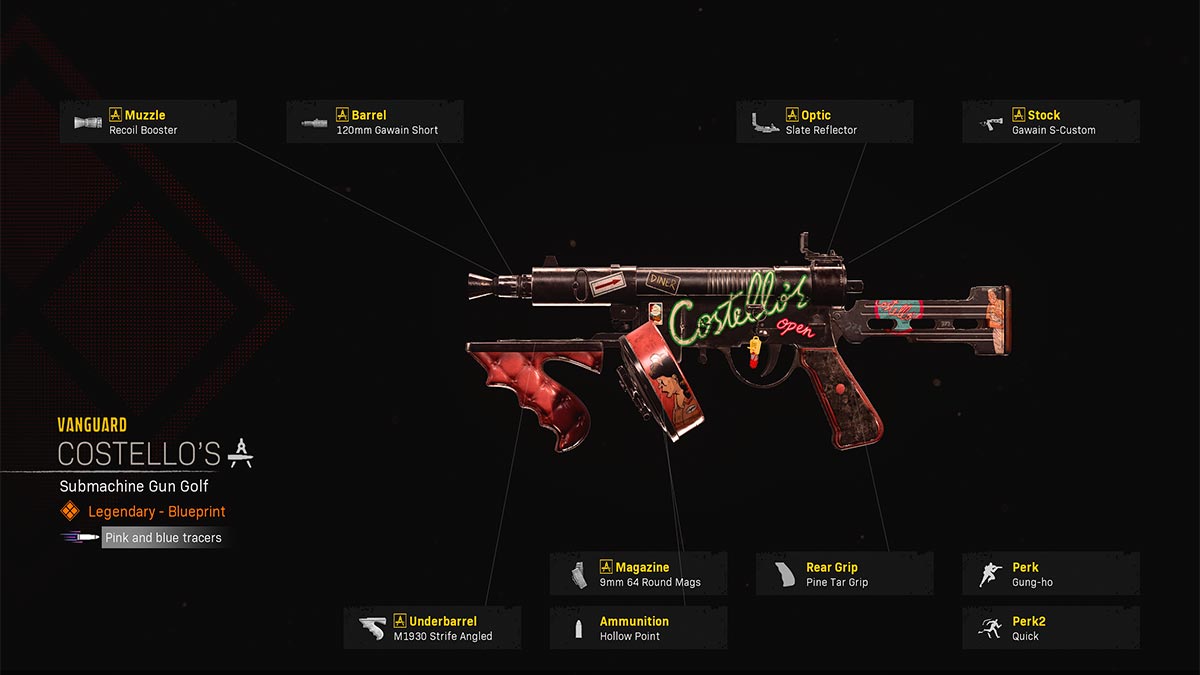The width and height of the screenshot is (1200, 675).
Task: Choose the Optic Slate Reflector slot
Action: (824, 122)
